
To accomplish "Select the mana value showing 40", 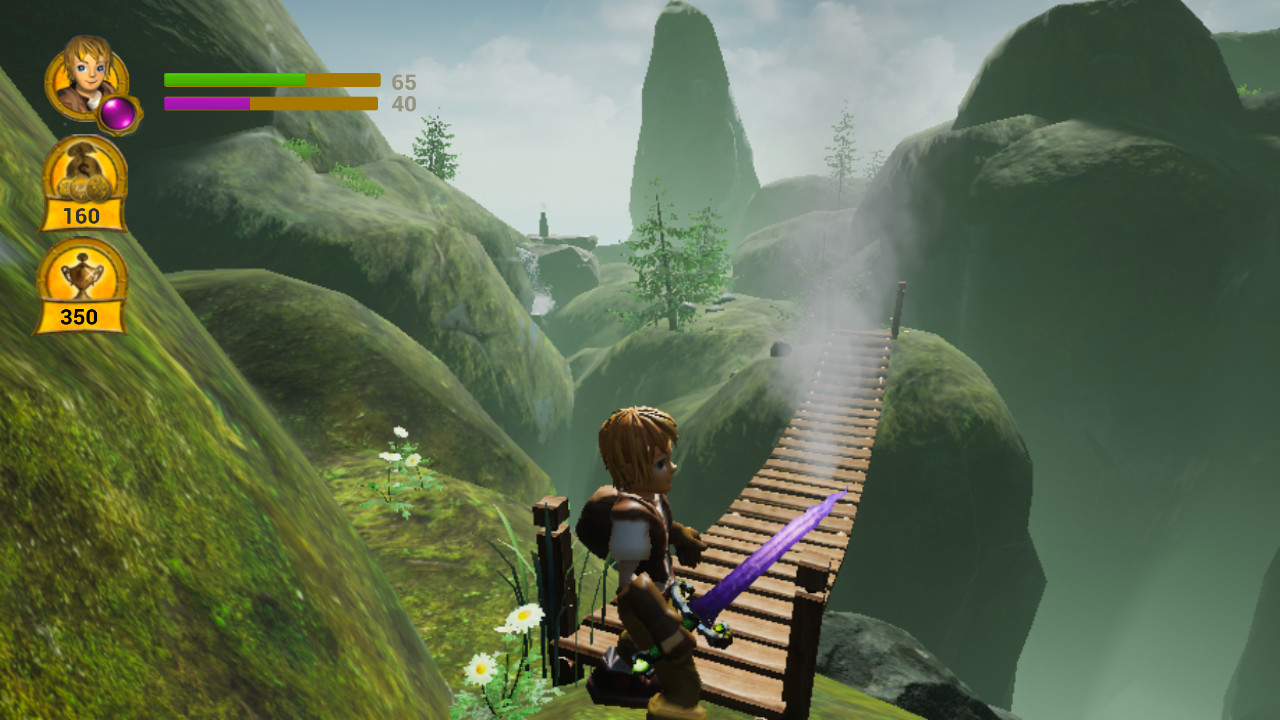I will [x=403, y=104].
